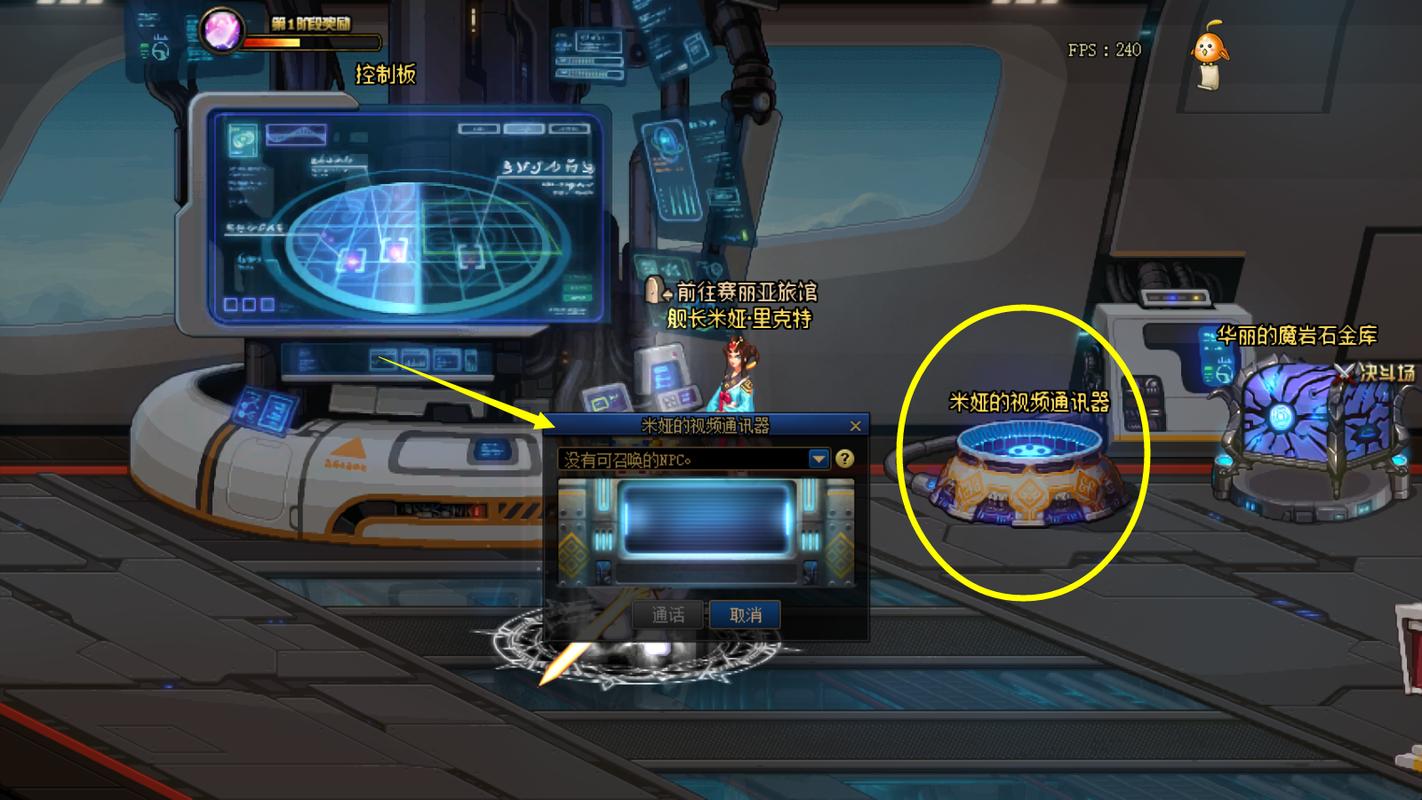Viewport: 1422px width, 800px height.
Task: Click the stage reward progress bar
Action: pyautogui.click(x=310, y=42)
